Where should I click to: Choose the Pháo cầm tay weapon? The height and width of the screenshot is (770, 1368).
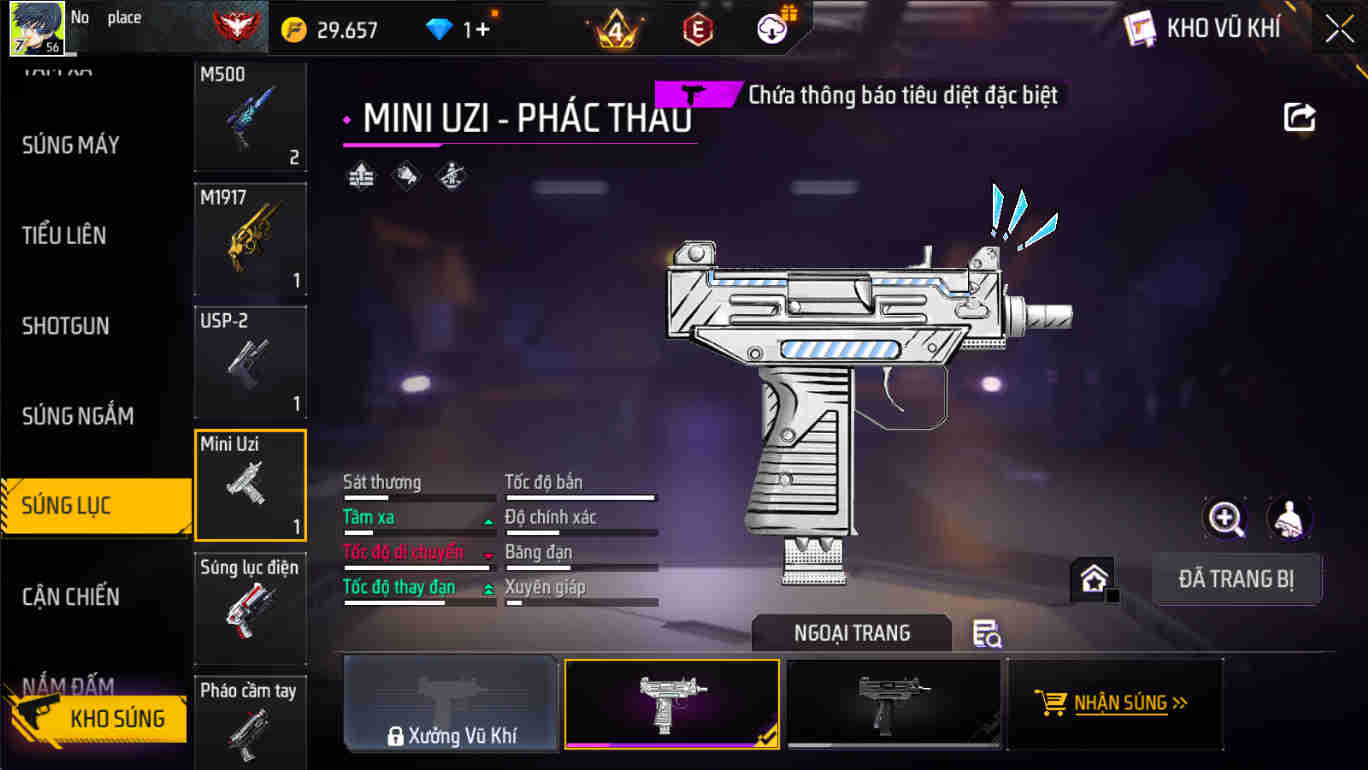(250, 722)
